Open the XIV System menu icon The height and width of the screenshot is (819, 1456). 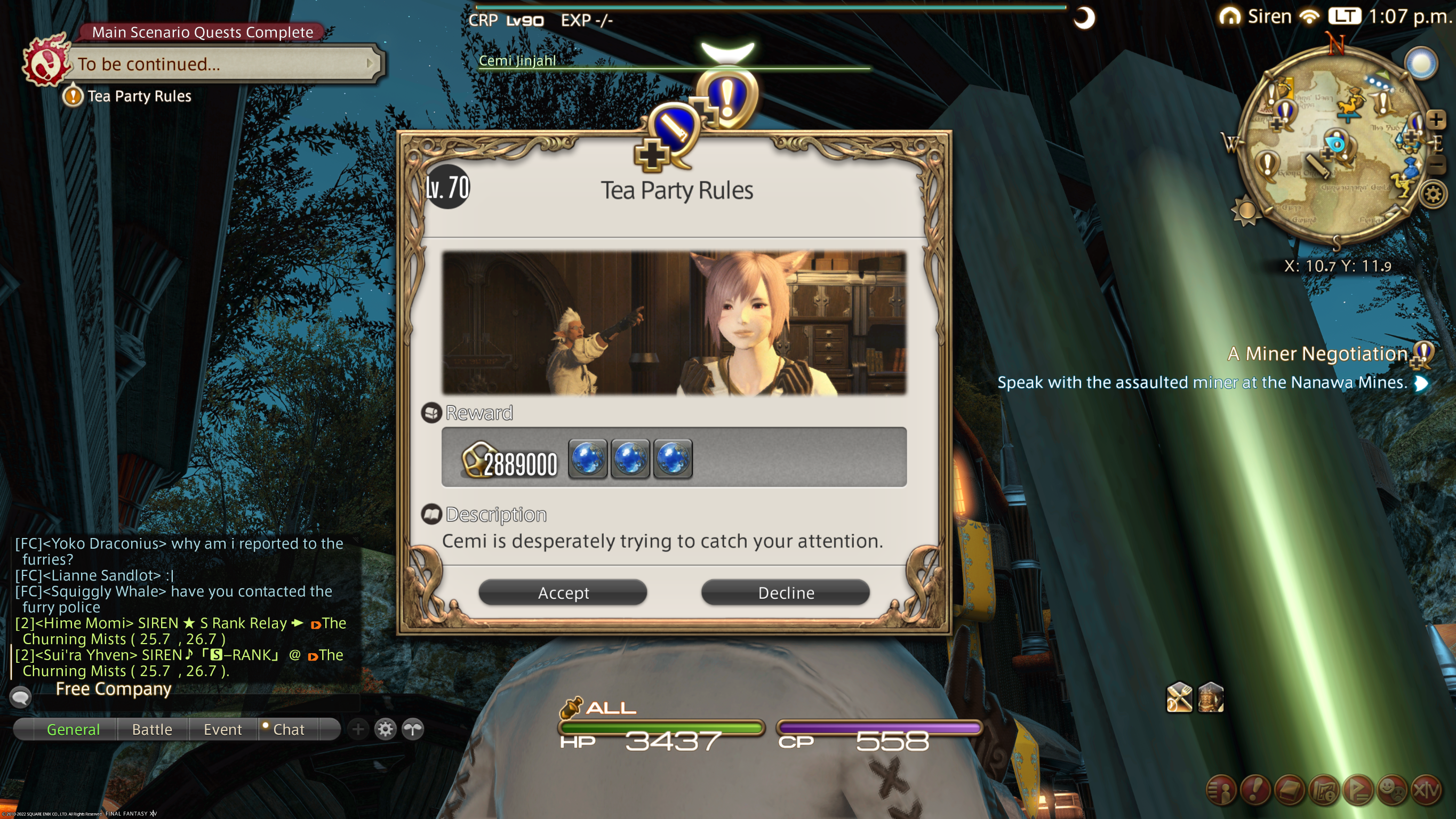pos(1427,789)
